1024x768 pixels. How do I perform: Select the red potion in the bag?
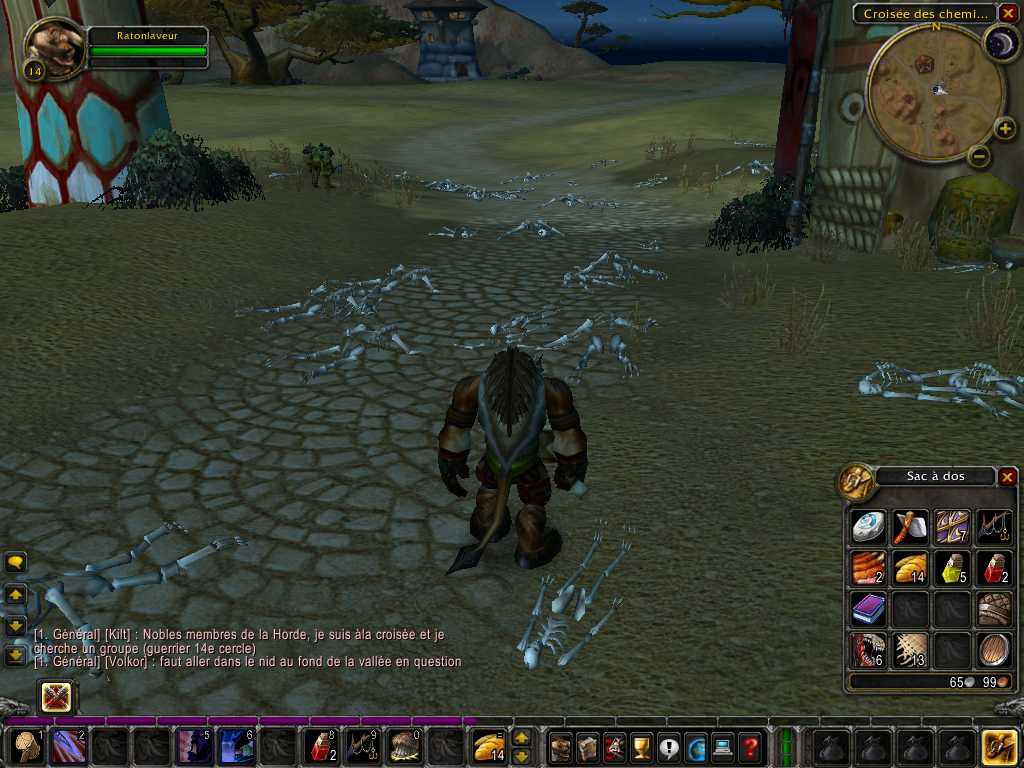(x=992, y=568)
